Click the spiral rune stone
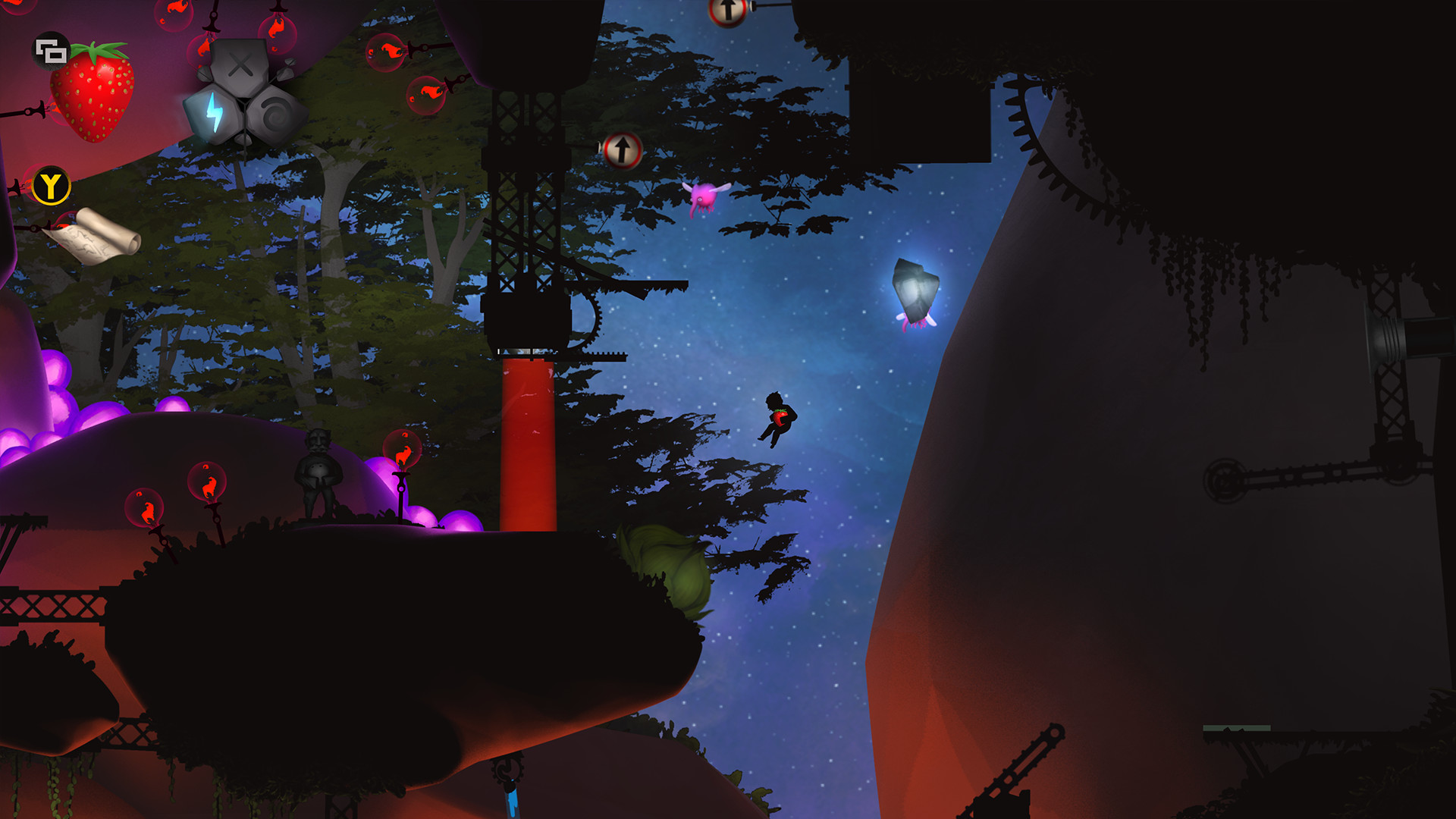Viewport: 1456px width, 819px height. (x=275, y=112)
